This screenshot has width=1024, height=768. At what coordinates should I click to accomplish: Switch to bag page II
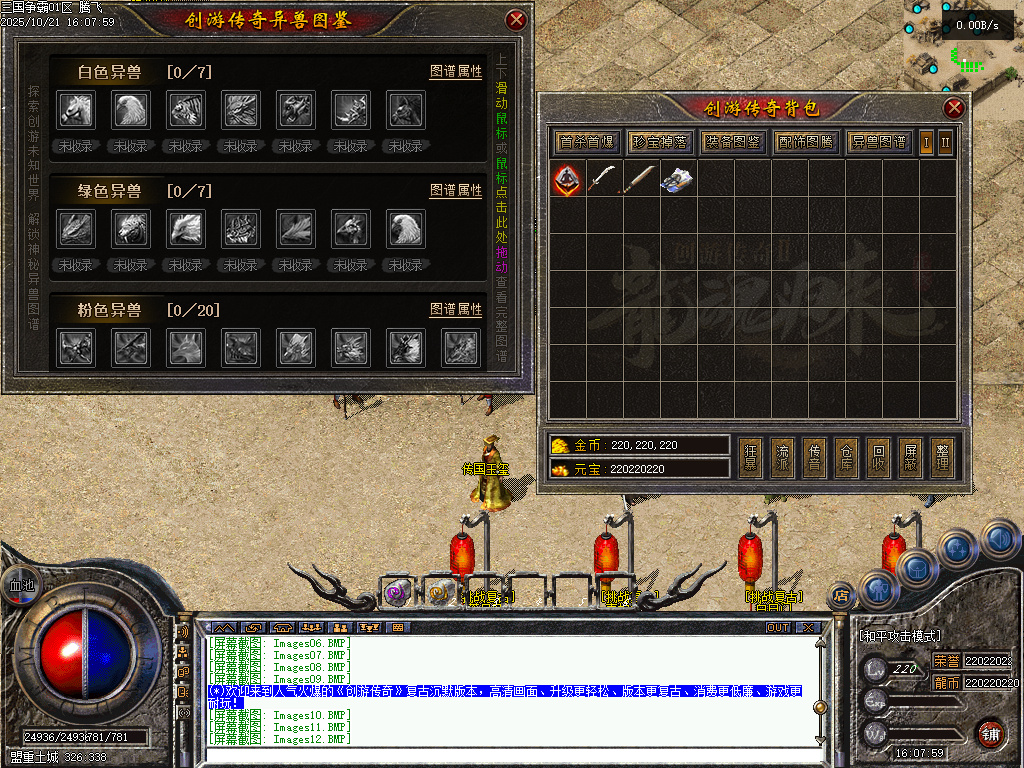(945, 142)
